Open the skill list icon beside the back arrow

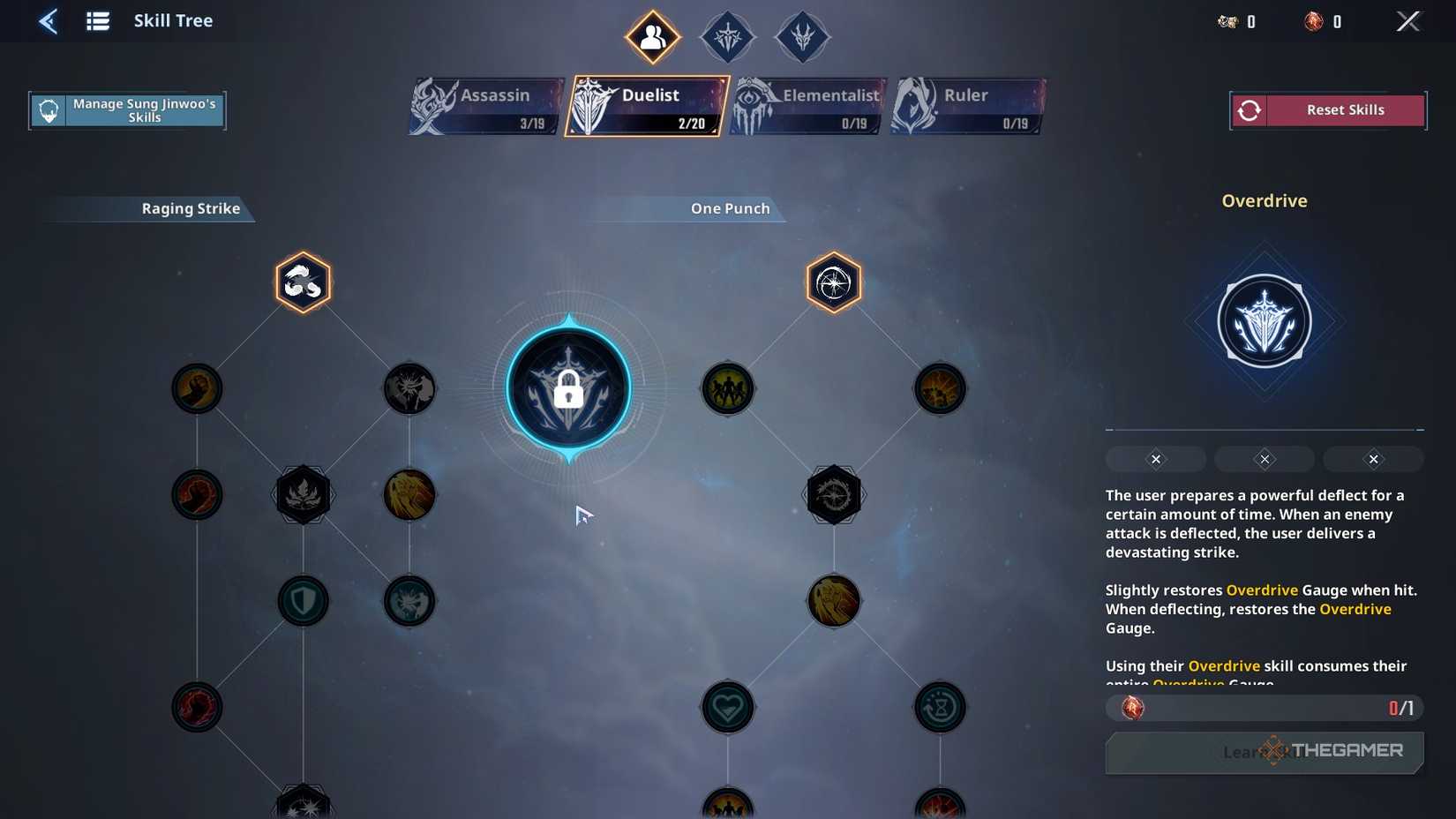(97, 20)
